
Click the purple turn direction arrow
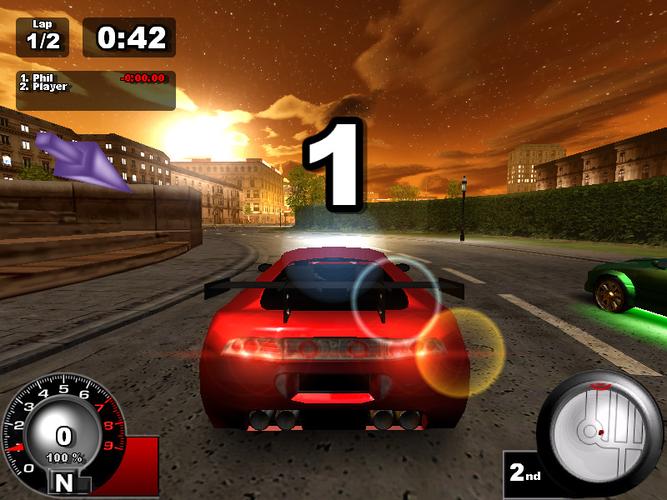80,160
